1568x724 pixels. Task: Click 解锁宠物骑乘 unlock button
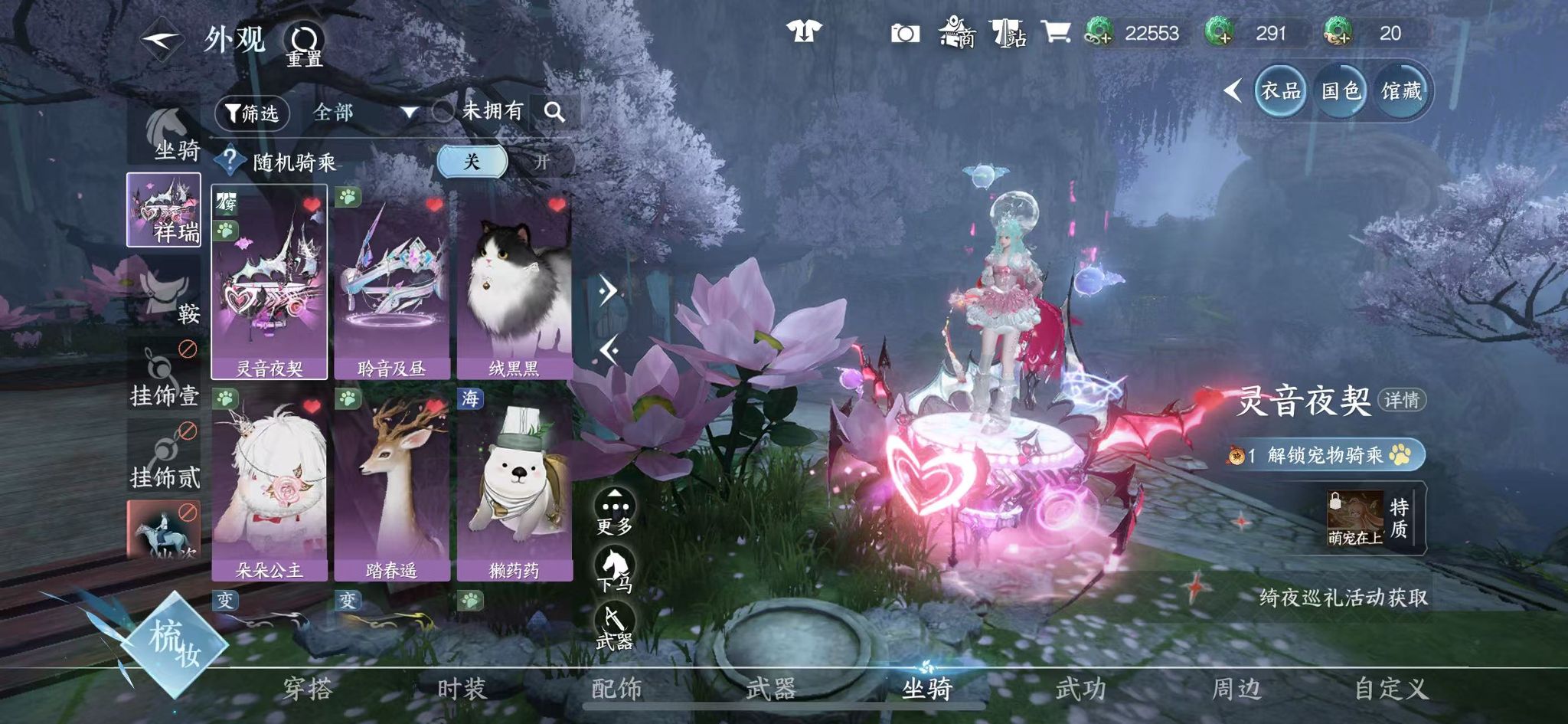pyautogui.click(x=1326, y=455)
